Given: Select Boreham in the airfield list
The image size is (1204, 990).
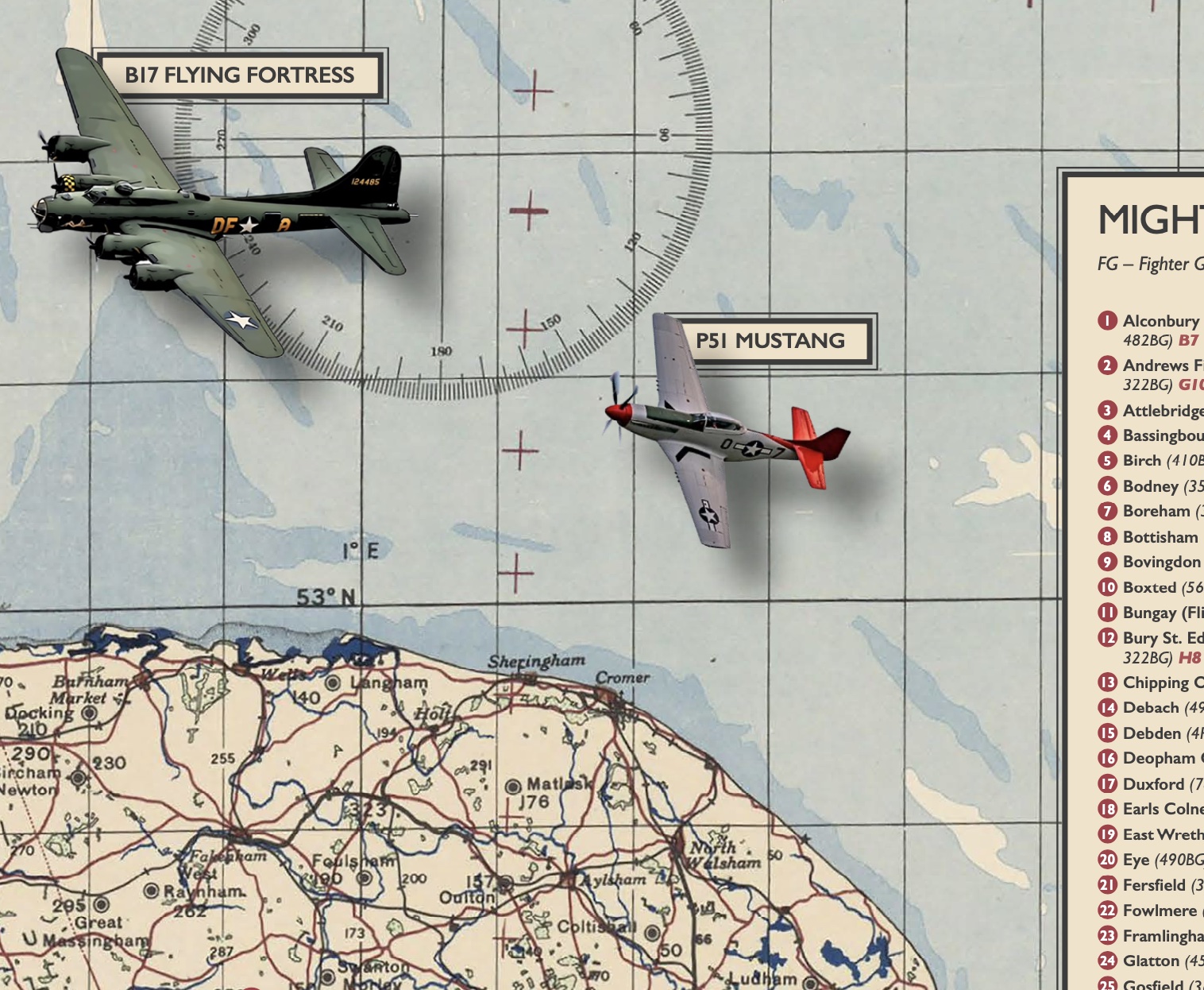Looking at the screenshot, I should click(1156, 511).
